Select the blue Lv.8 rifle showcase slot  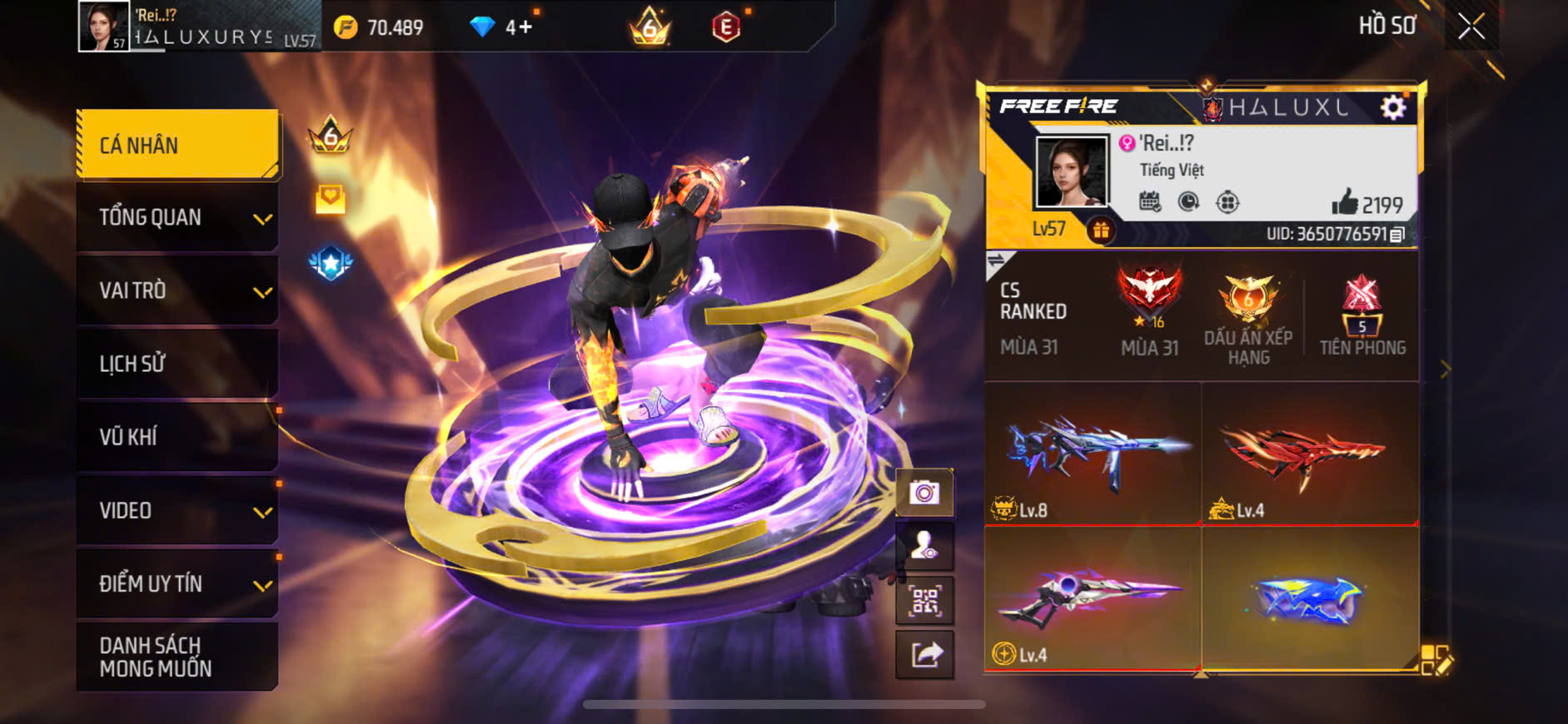pyautogui.click(x=1093, y=454)
